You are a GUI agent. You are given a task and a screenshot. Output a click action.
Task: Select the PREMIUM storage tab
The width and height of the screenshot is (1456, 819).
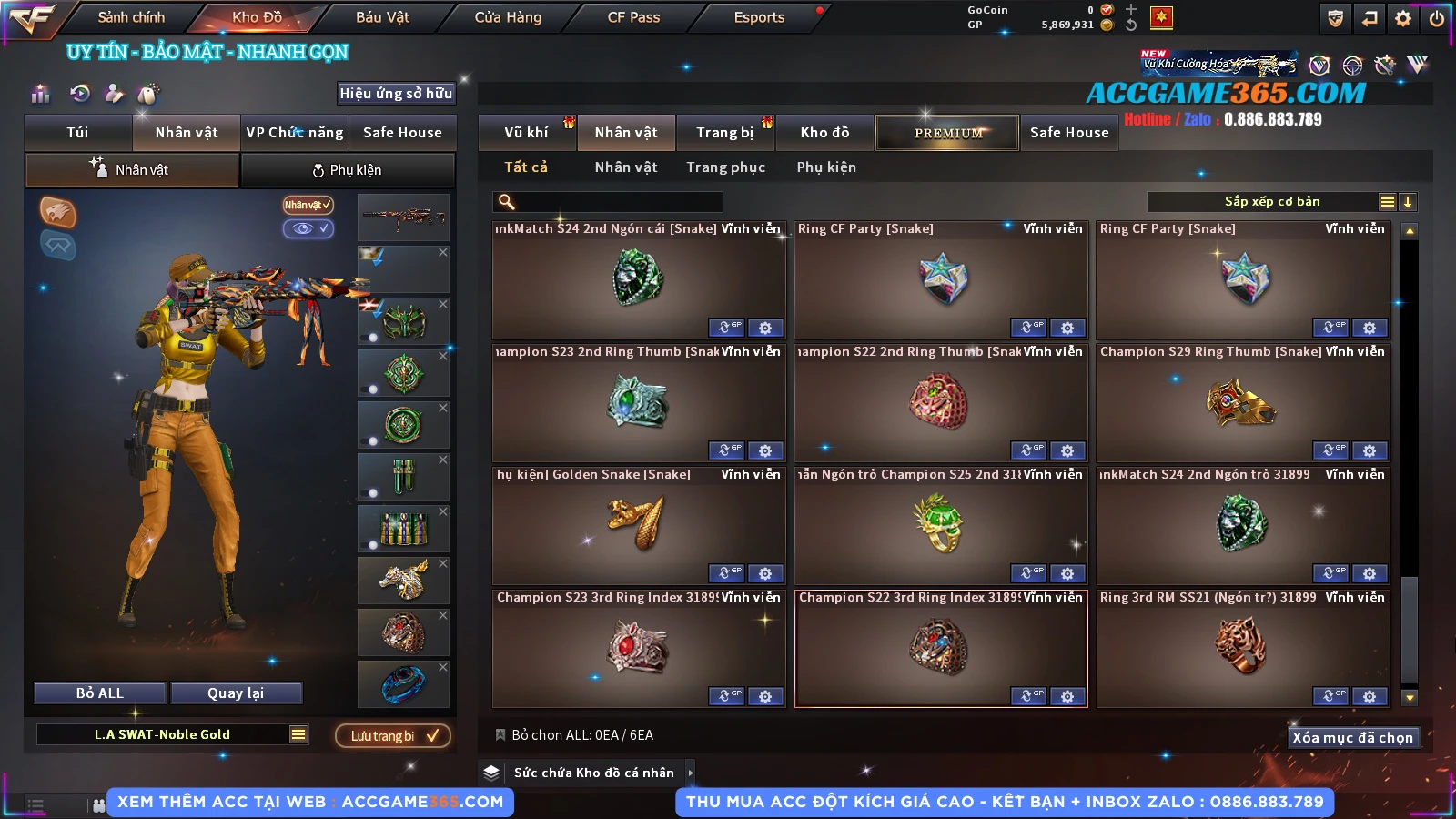coord(947,133)
